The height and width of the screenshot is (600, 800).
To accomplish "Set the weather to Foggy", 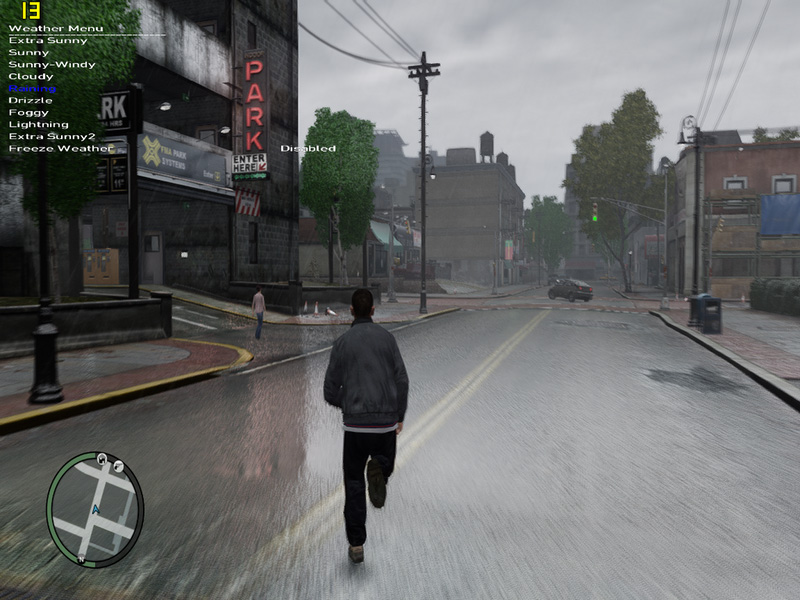I will (x=28, y=112).
